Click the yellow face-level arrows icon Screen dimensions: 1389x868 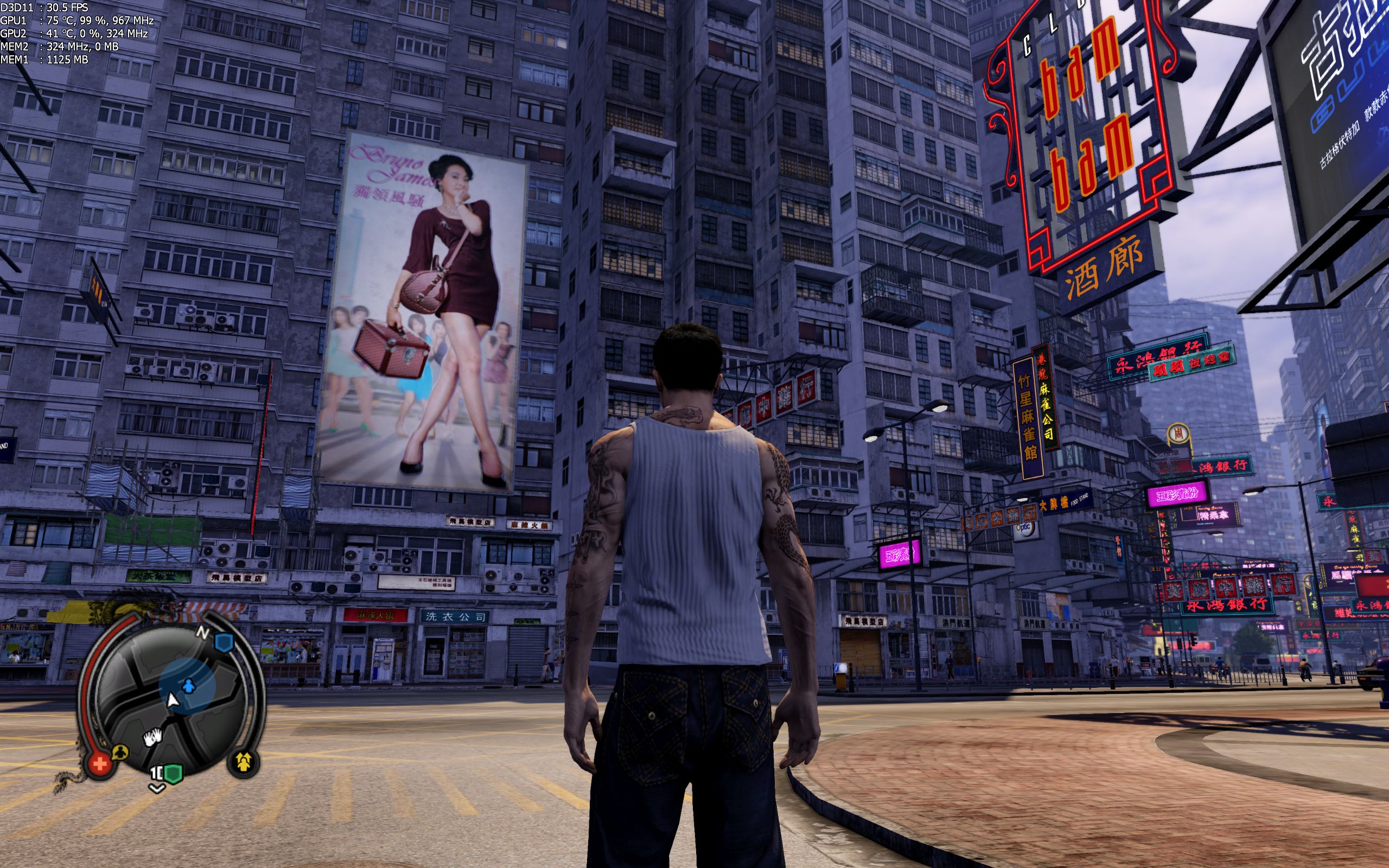[x=245, y=762]
